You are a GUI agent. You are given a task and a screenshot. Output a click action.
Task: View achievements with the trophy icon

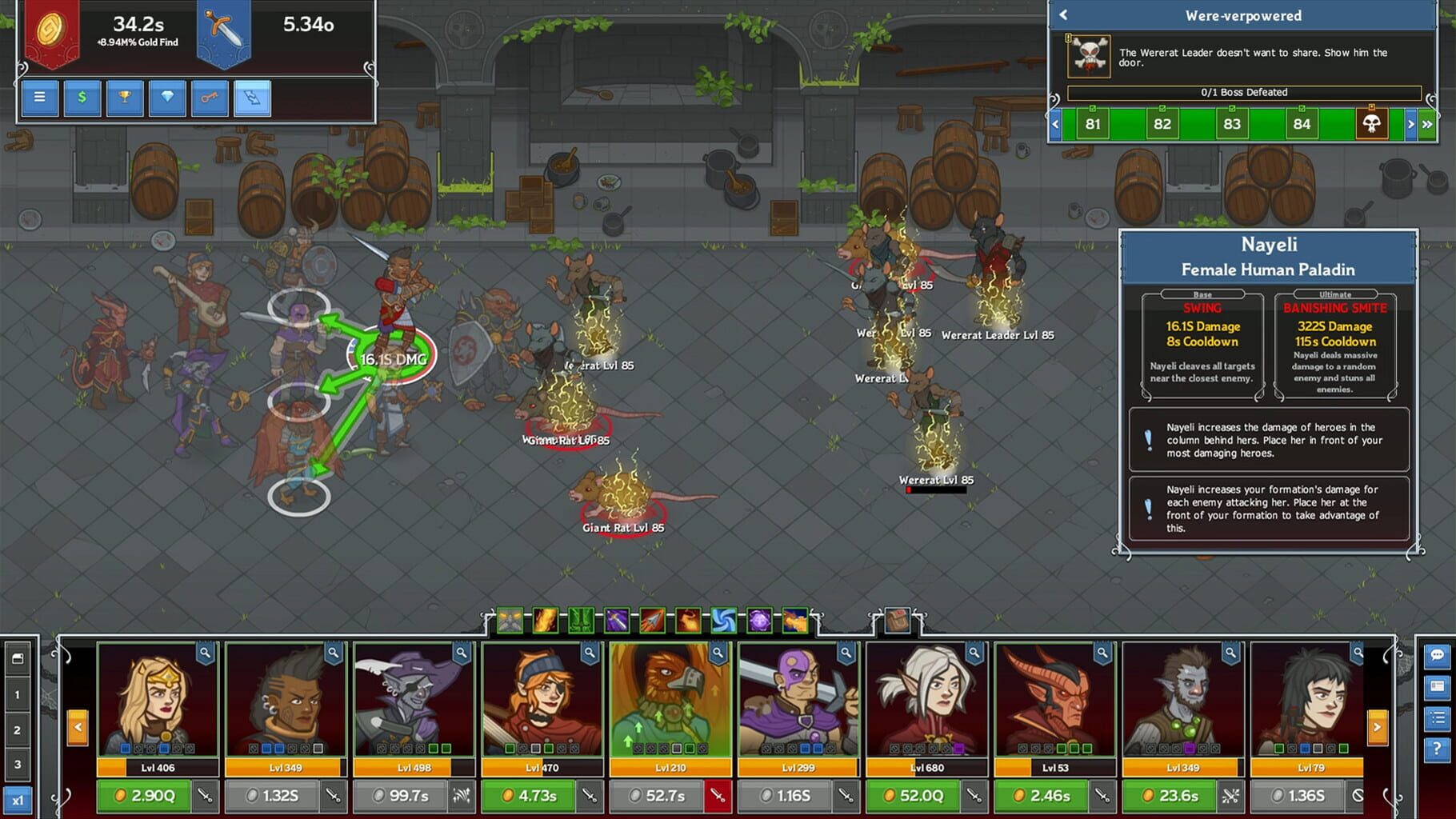125,98
